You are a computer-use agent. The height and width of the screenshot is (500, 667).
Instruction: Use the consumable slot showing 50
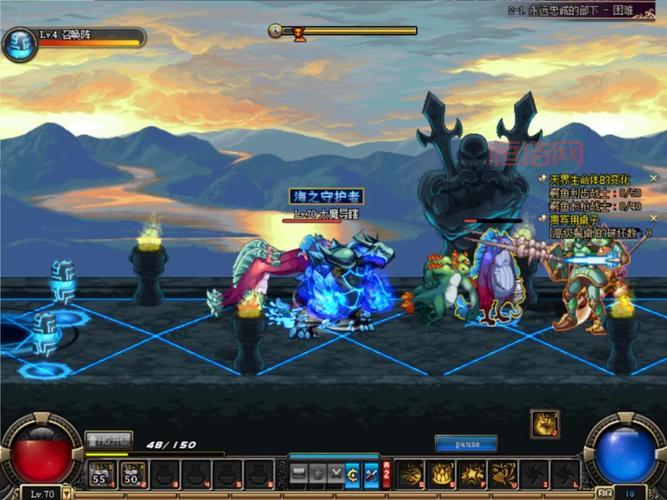coord(130,473)
